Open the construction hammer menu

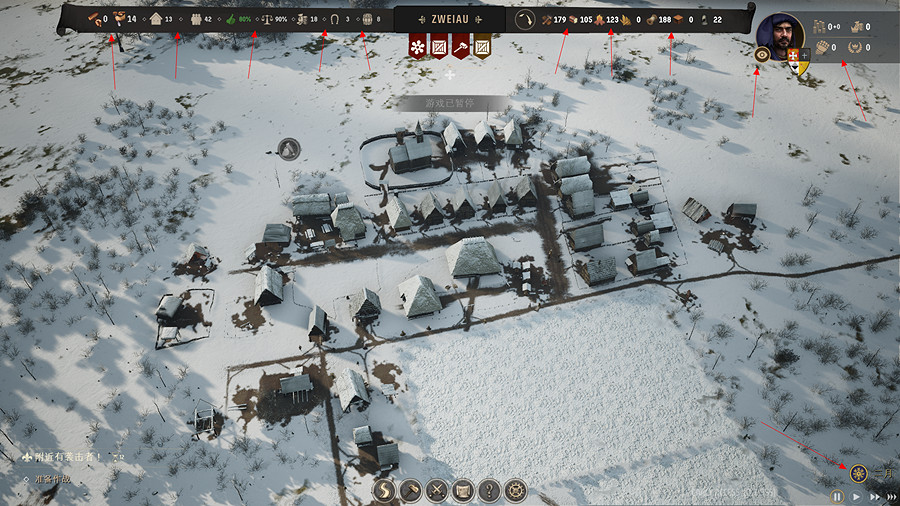coord(411,490)
